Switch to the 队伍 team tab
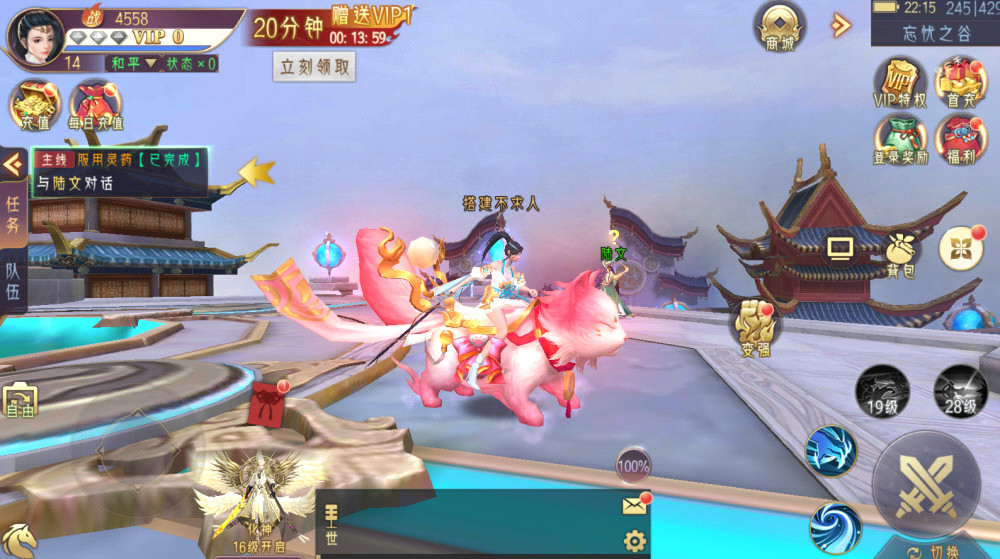Viewport: 1000px width, 559px height. click(x=13, y=280)
